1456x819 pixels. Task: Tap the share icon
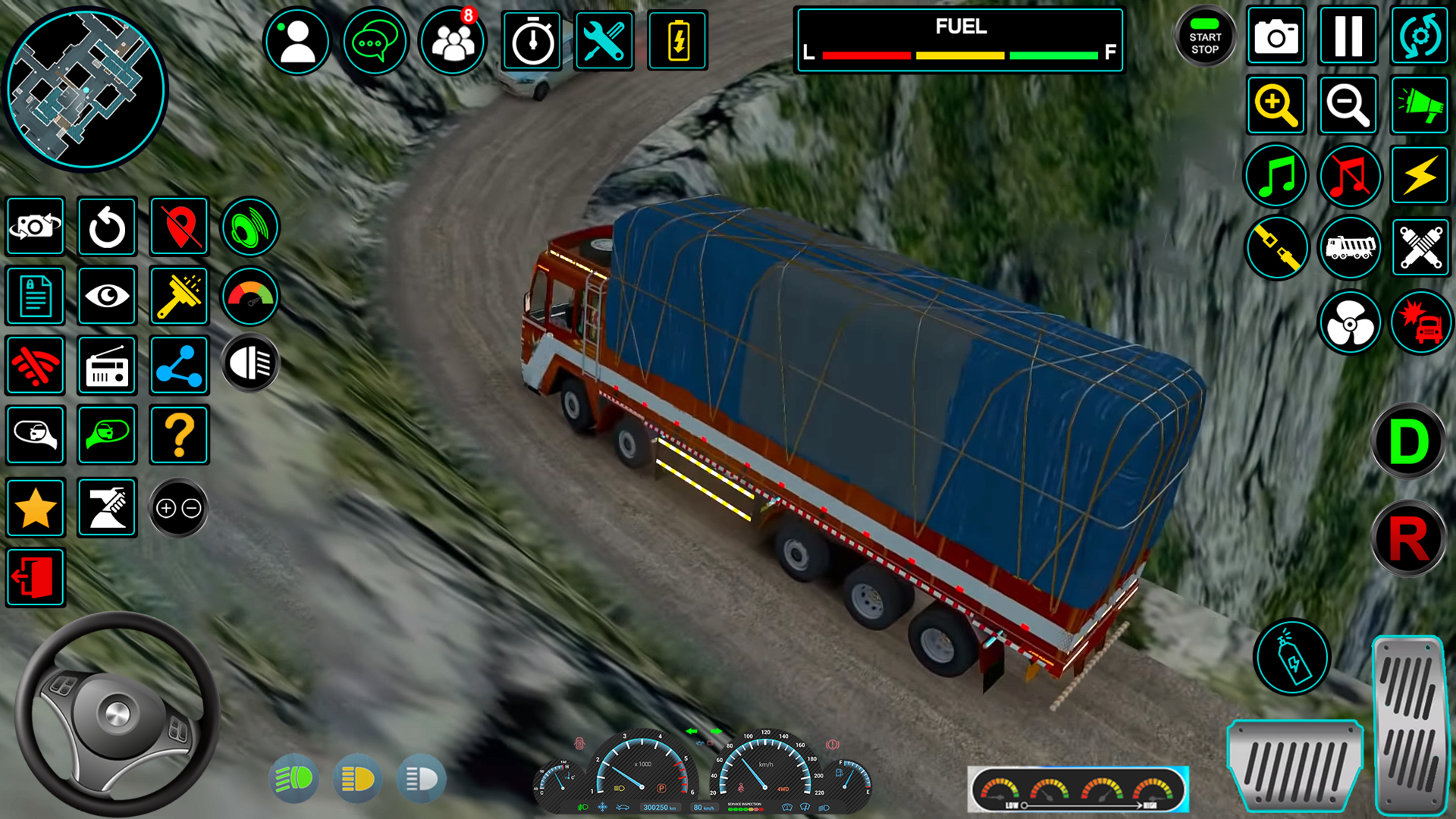pos(179,366)
